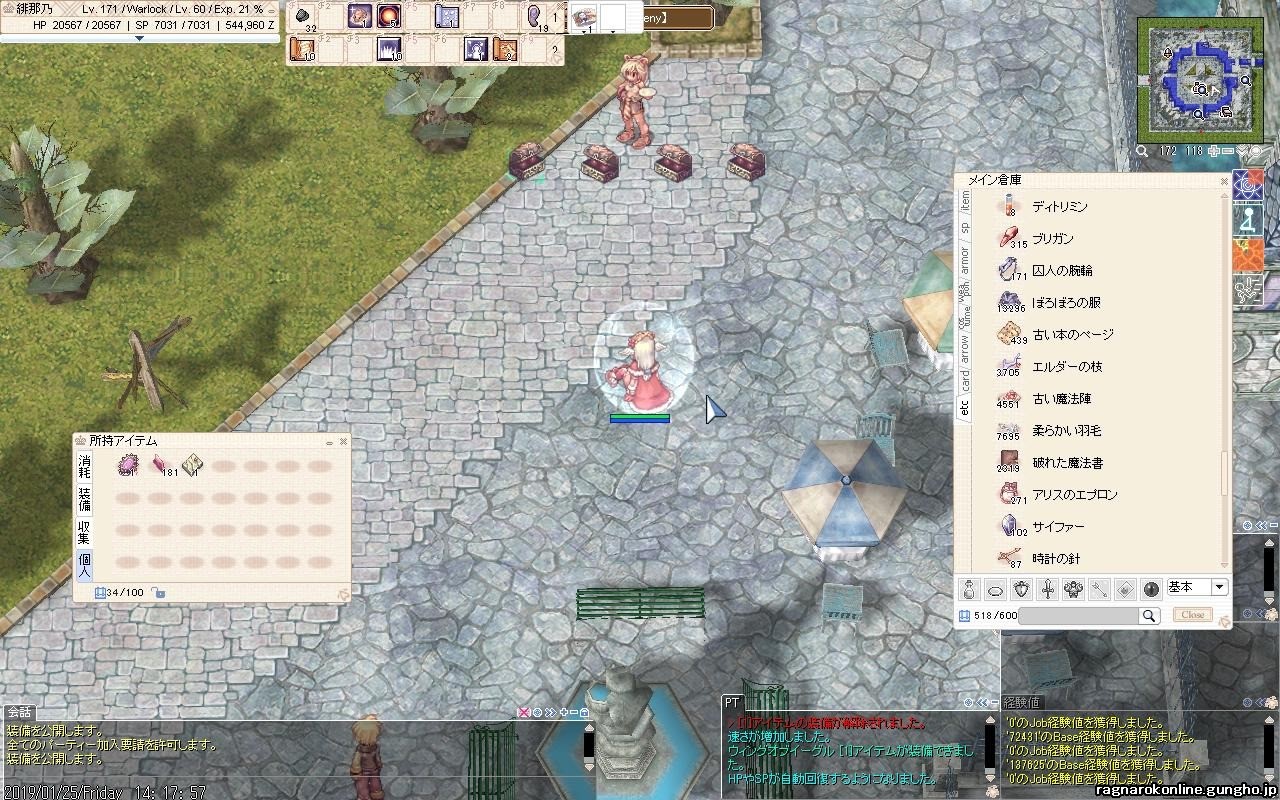Image resolution: width=1280 pixels, height=800 pixels.
Task: Click the minimap in the corner
Action: pyautogui.click(x=1194, y=79)
